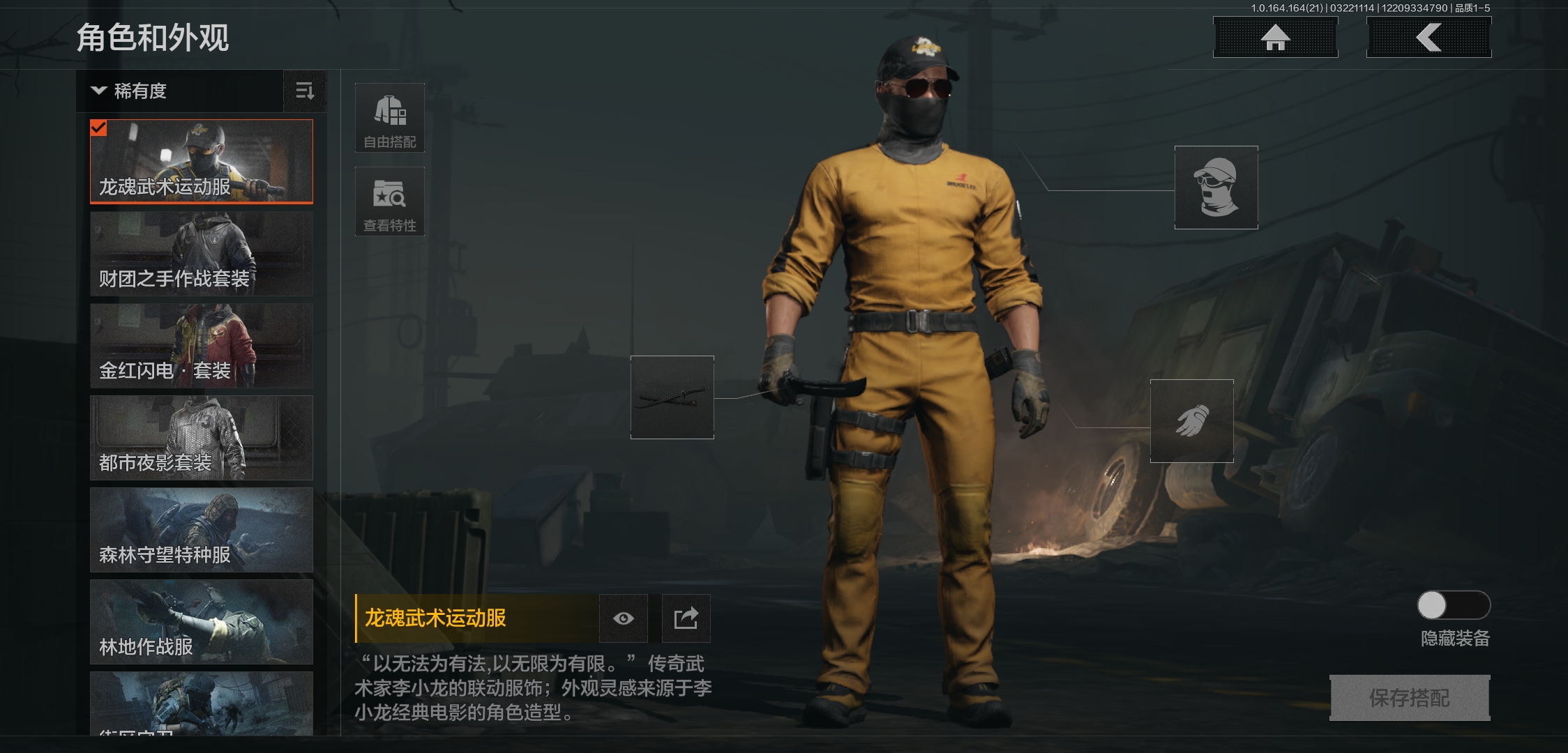The width and height of the screenshot is (1568, 753).
Task: Click the orange checkmark on 龙魂武术运动服
Action: click(x=100, y=128)
